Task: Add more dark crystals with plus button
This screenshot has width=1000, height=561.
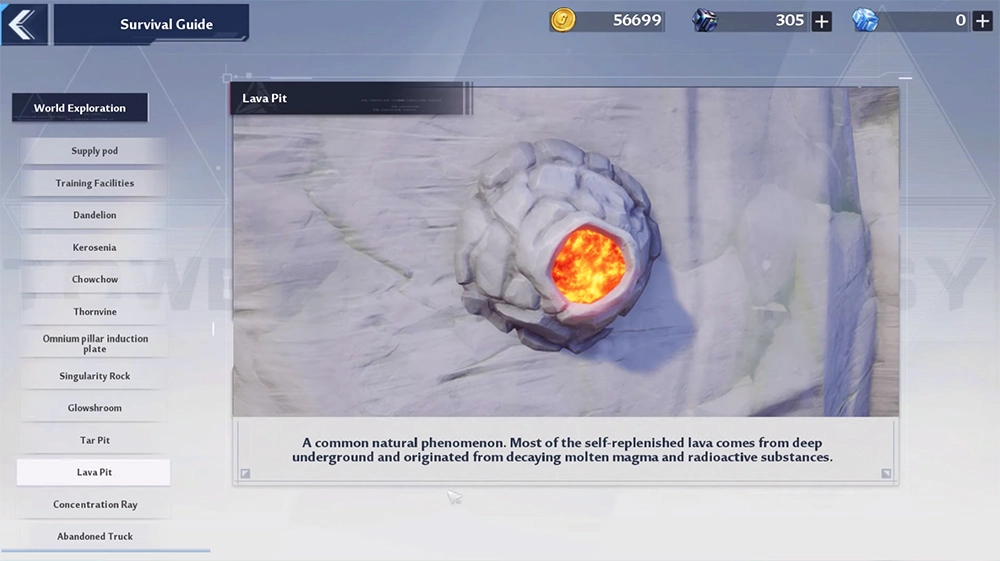Action: [821, 21]
